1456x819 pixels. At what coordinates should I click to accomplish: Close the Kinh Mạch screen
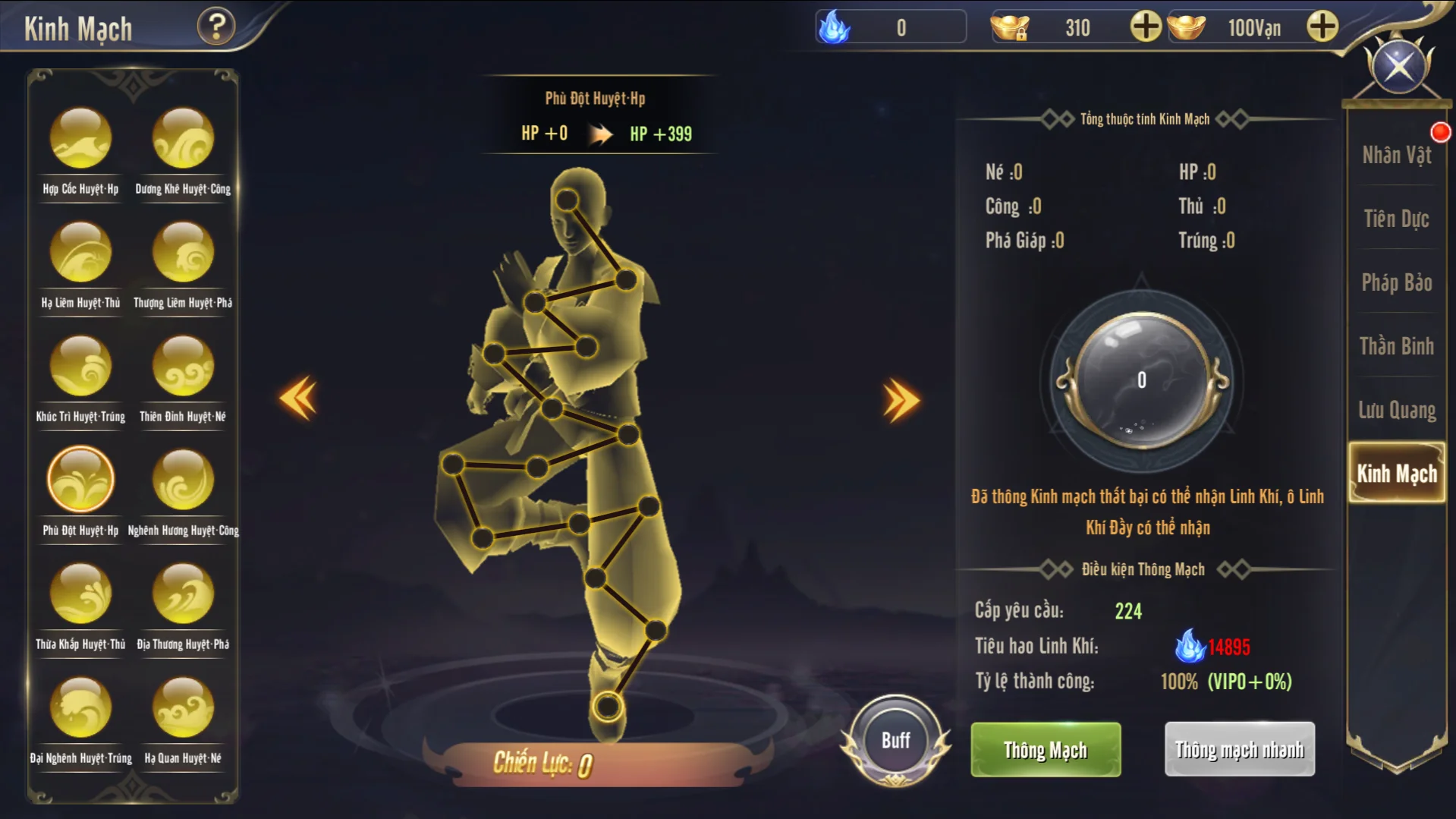click(x=1398, y=67)
